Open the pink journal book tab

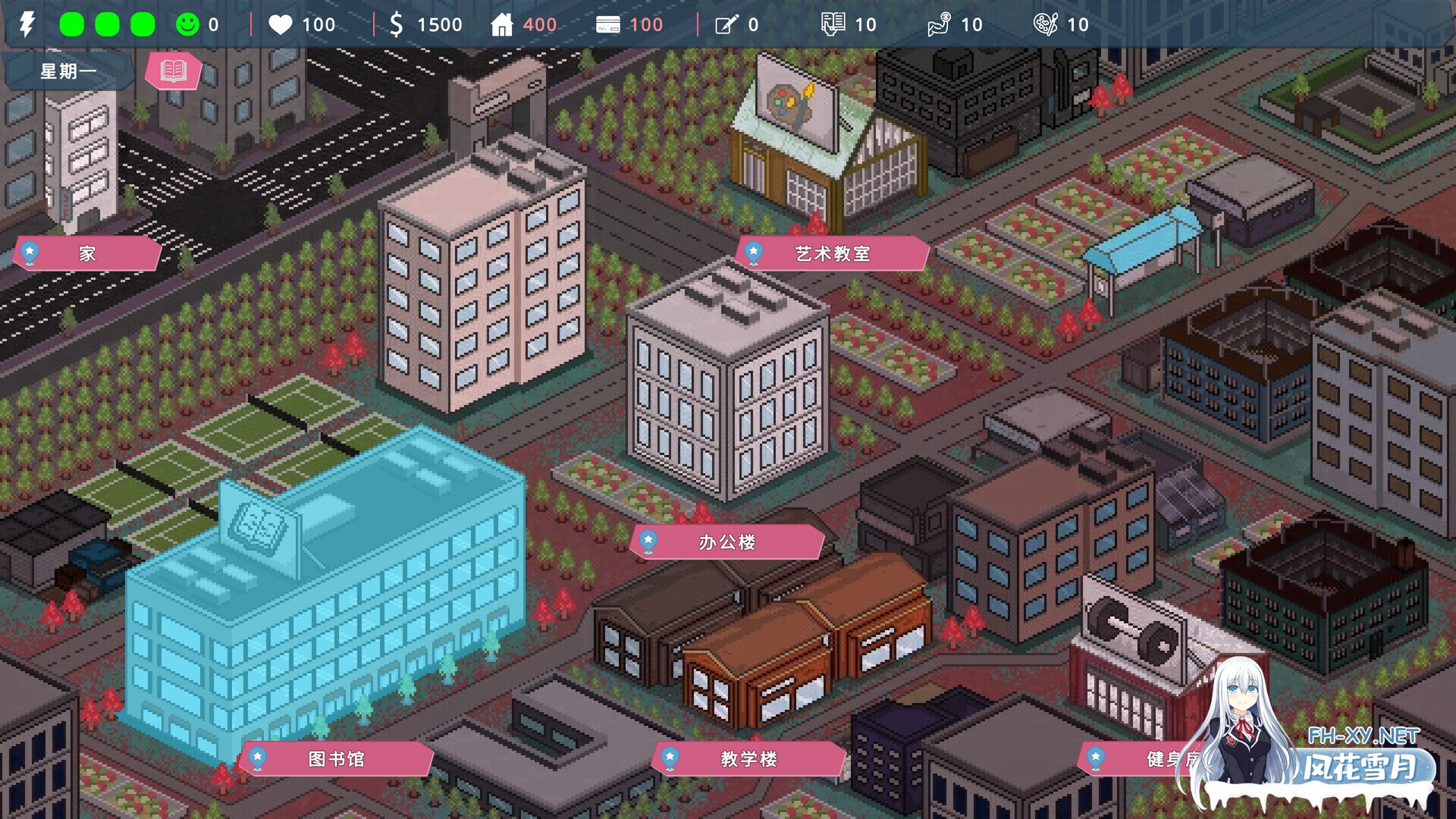pyautogui.click(x=173, y=71)
